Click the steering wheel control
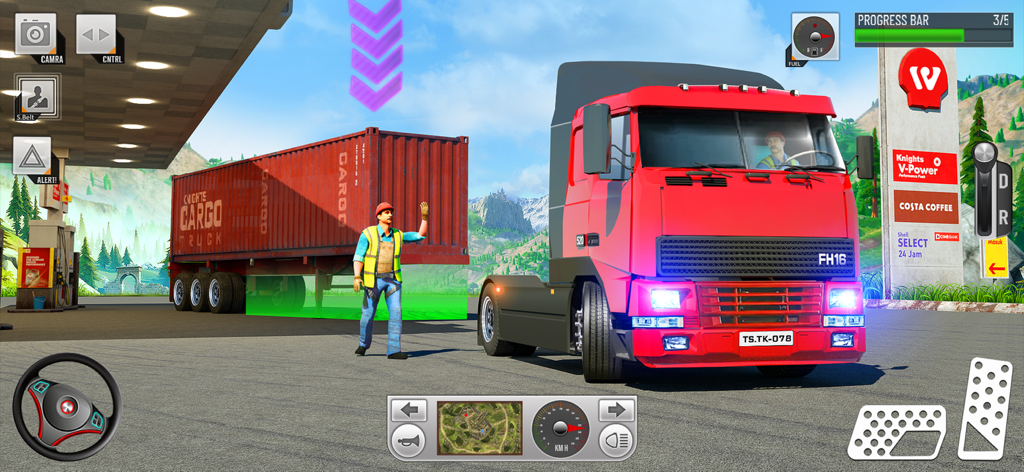Screen dimensions: 1024x472 [67, 407]
